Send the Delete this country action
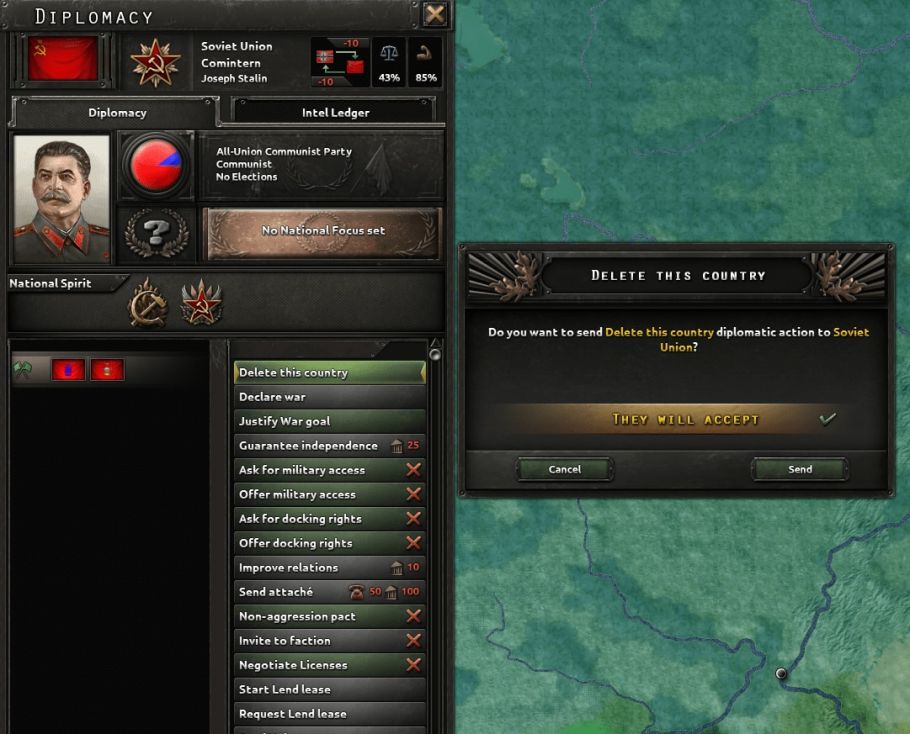 point(800,469)
